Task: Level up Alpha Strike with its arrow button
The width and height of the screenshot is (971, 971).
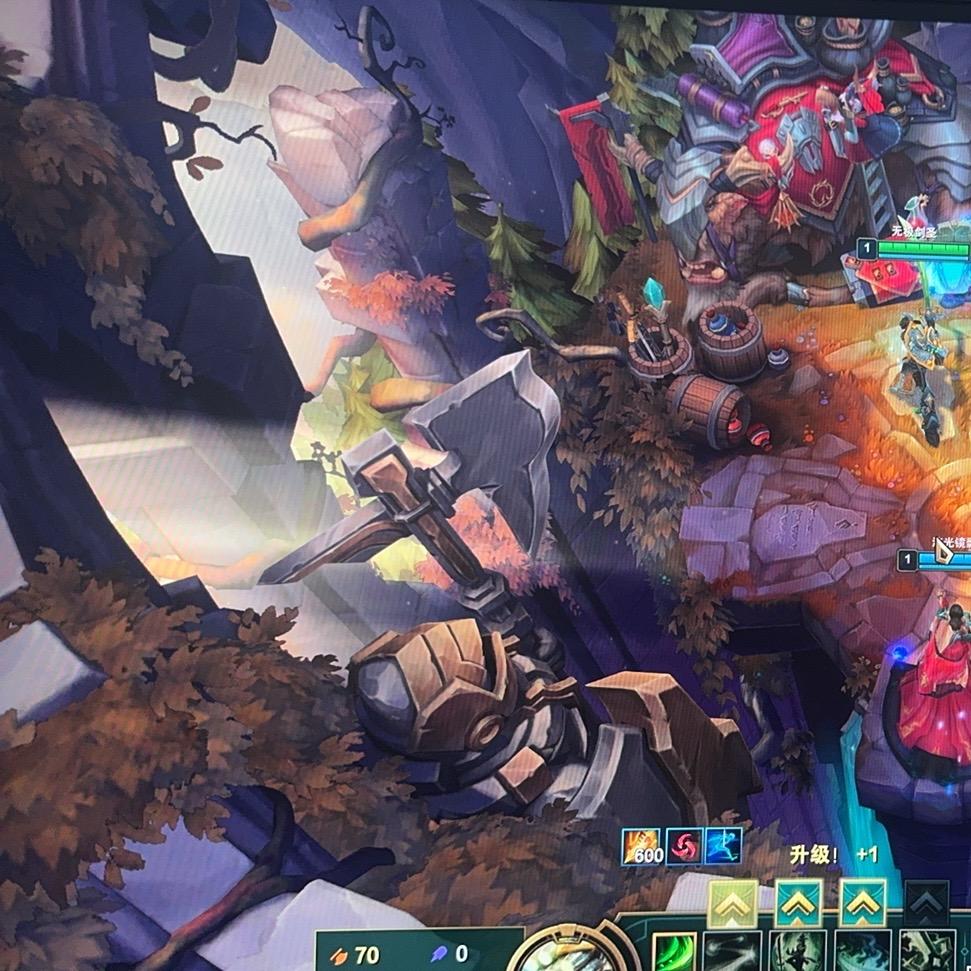Action: 732,904
